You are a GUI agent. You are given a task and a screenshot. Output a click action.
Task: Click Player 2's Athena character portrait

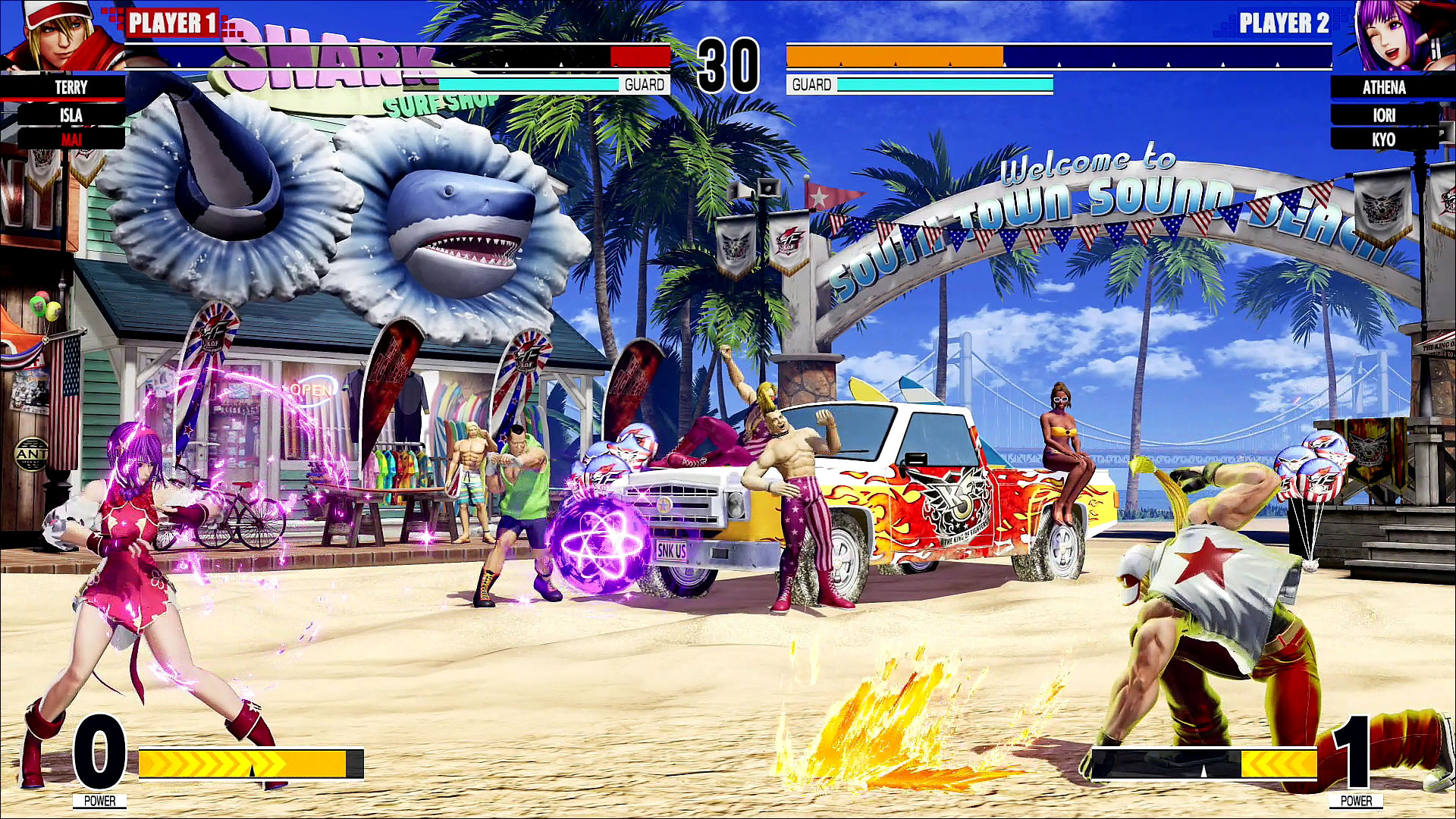[x=1394, y=36]
